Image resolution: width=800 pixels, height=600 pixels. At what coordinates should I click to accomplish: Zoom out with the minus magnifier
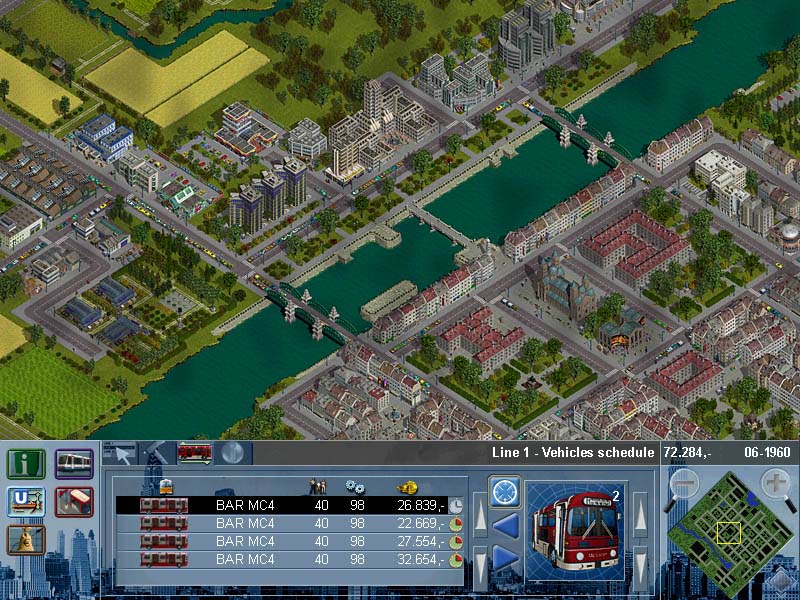[683, 484]
